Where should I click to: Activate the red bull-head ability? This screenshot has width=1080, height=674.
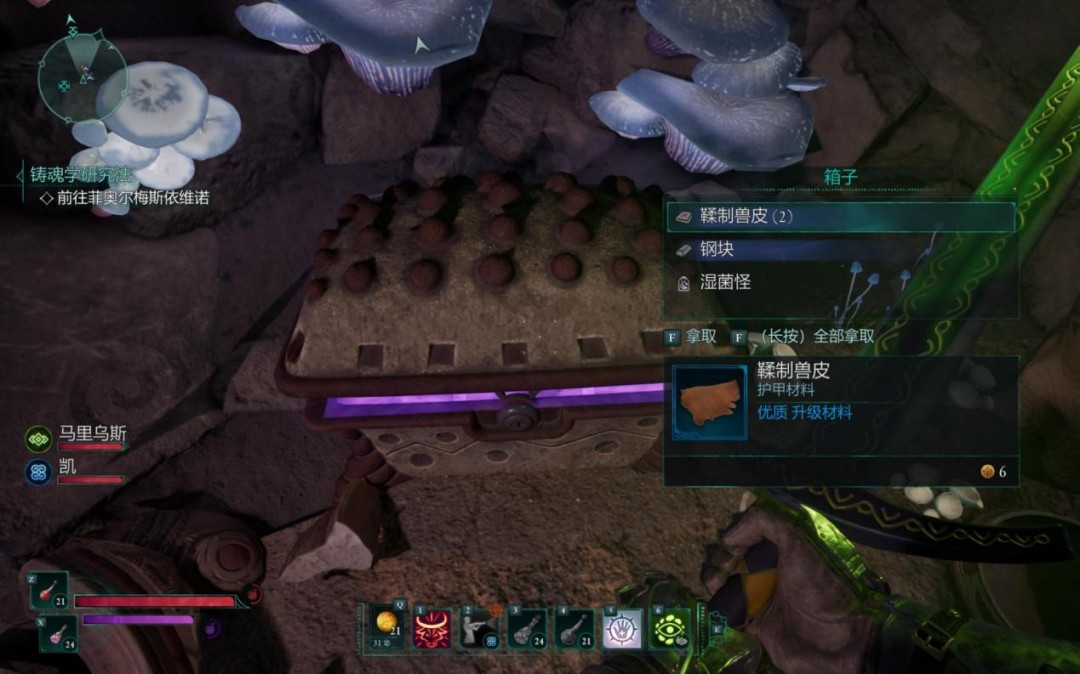433,629
